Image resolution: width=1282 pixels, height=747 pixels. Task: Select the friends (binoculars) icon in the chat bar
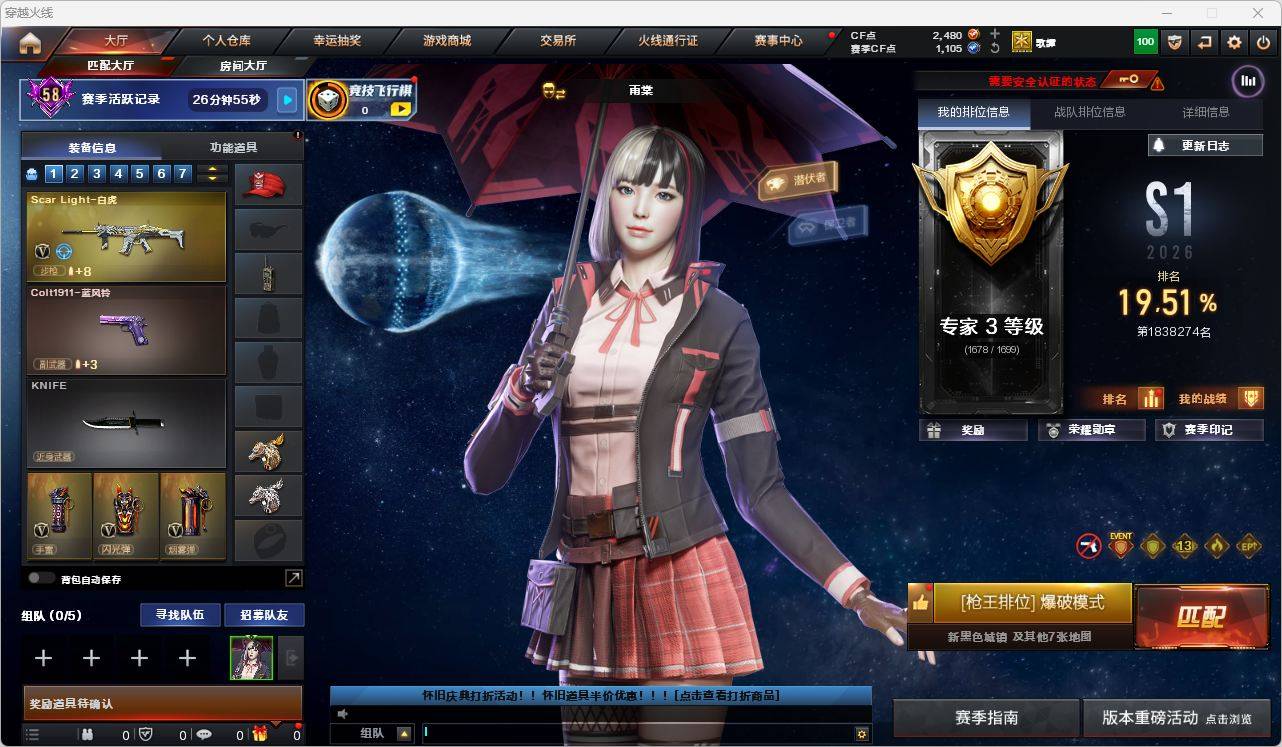[88, 735]
